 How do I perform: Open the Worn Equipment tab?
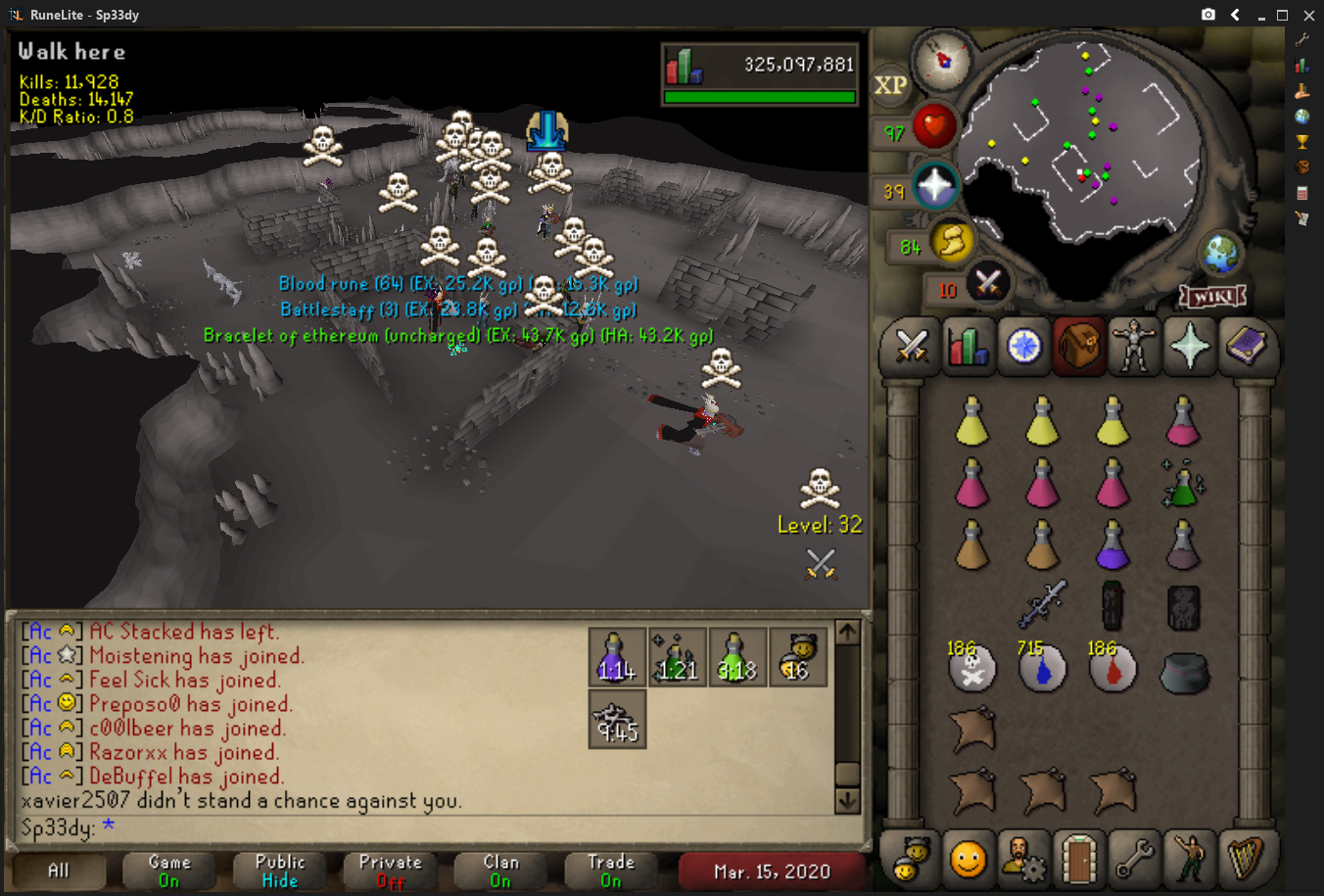click(1134, 347)
